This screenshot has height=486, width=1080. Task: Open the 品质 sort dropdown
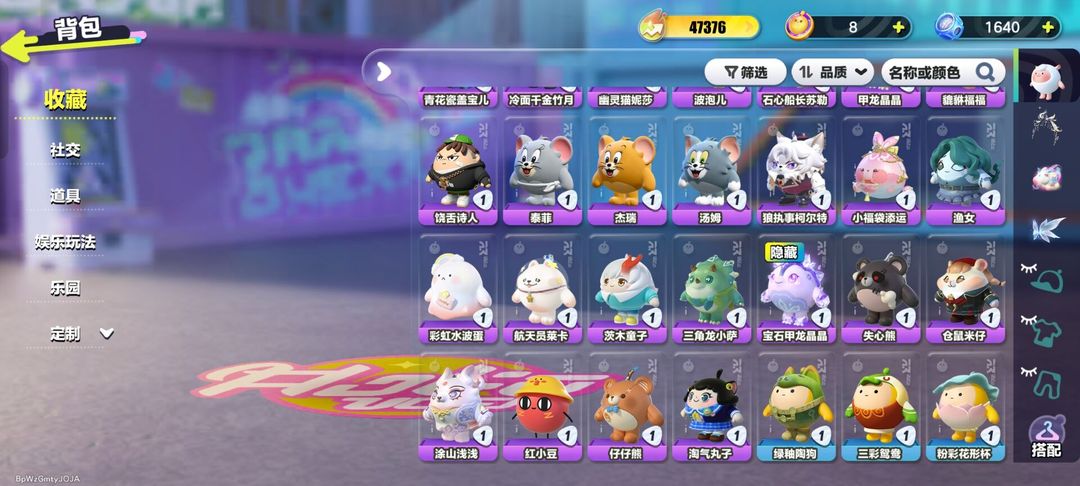832,72
